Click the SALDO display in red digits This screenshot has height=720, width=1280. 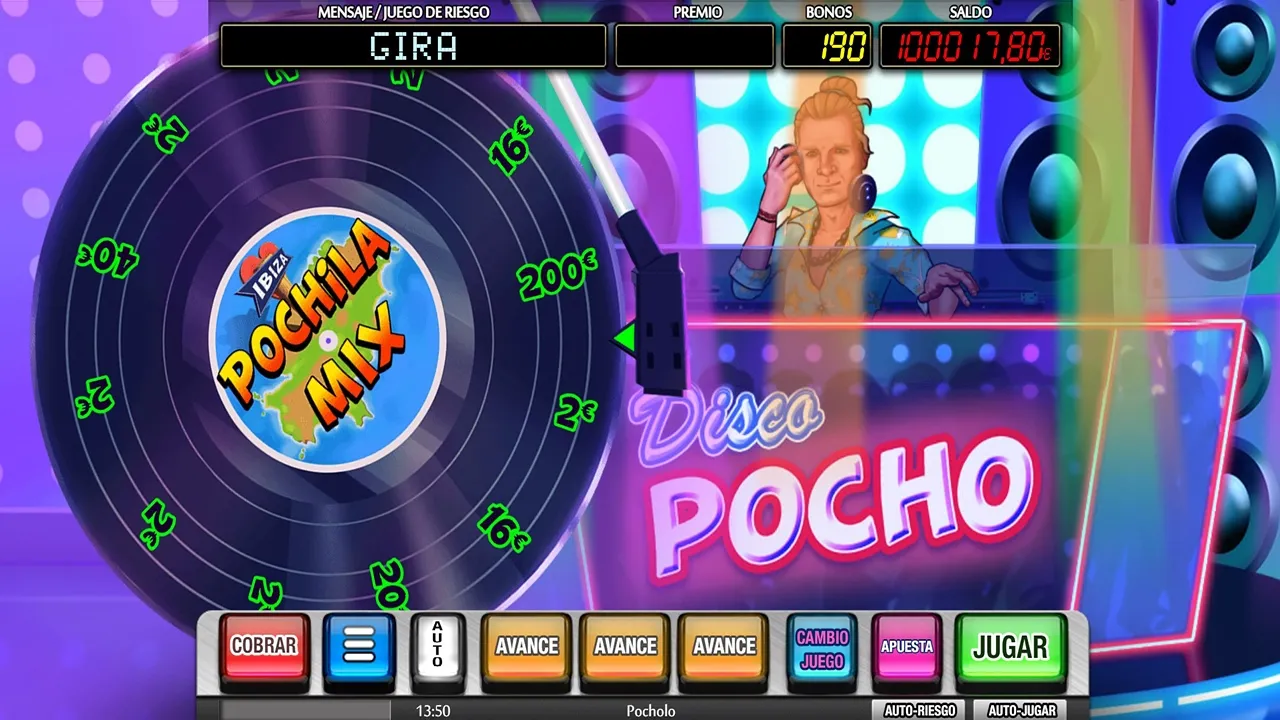[x=968, y=44]
